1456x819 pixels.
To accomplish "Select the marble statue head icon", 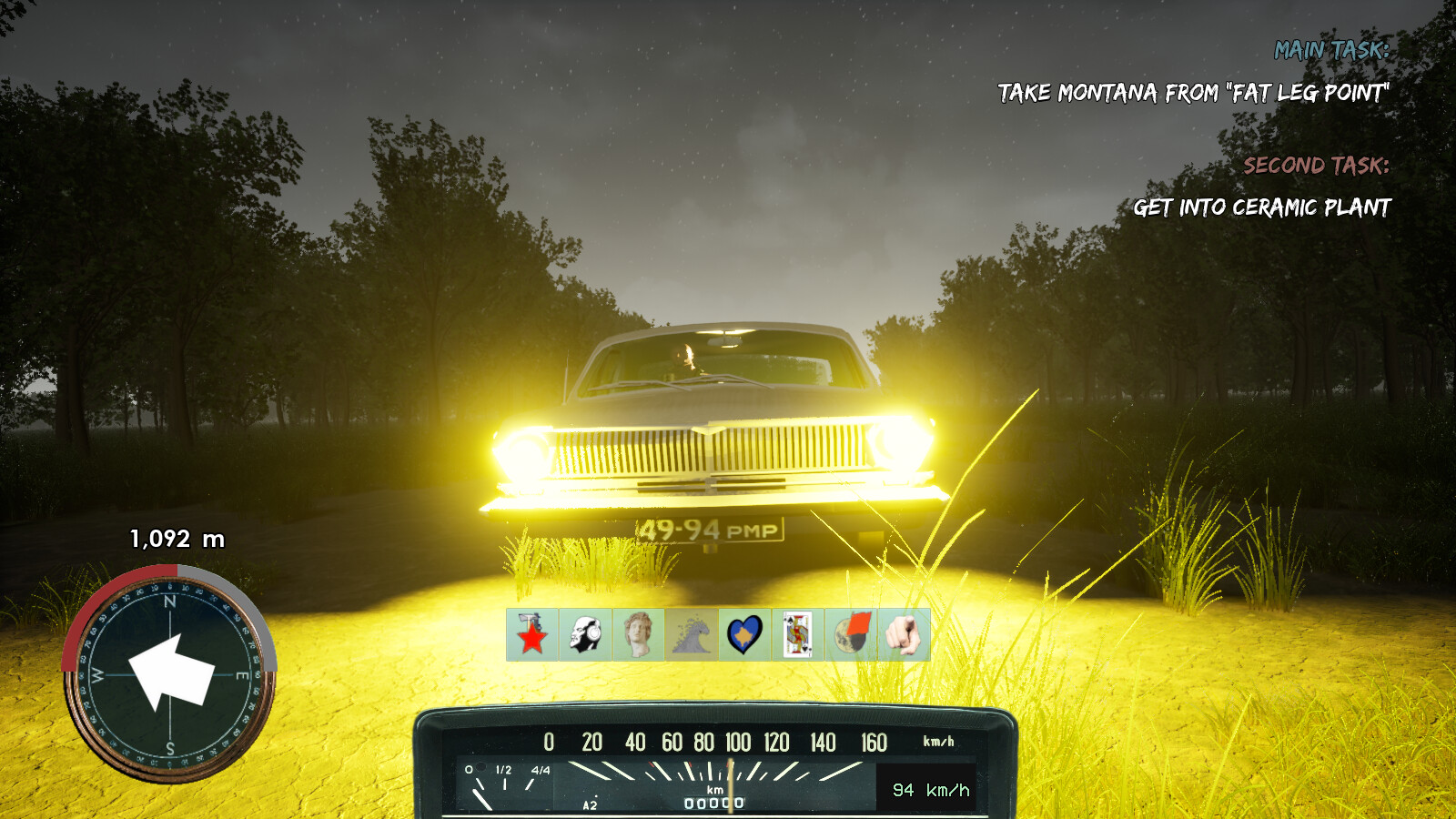I will pyautogui.click(x=638, y=634).
